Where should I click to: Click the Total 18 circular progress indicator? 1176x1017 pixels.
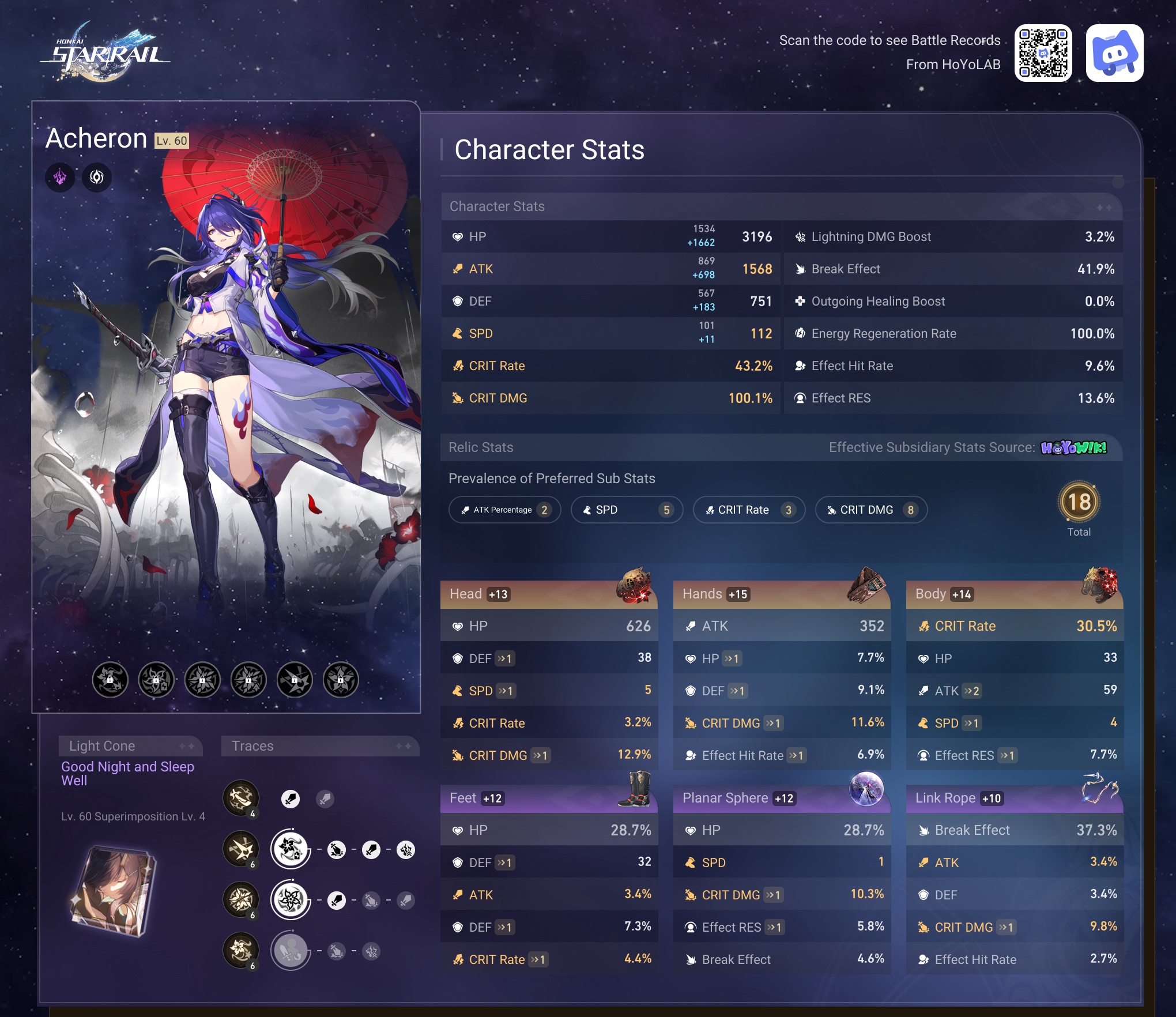(1079, 502)
